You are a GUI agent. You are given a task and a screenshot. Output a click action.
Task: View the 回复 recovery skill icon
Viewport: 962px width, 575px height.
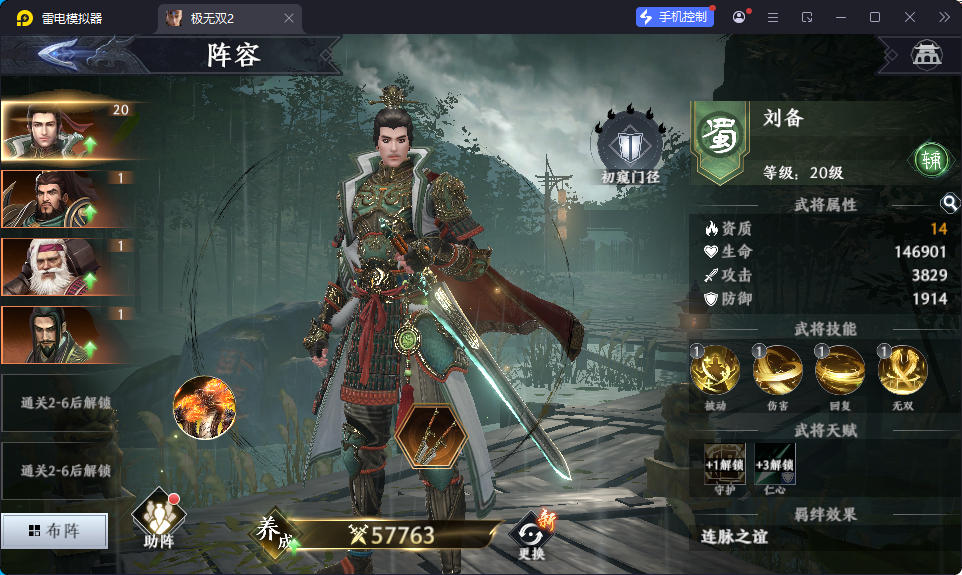click(x=840, y=371)
